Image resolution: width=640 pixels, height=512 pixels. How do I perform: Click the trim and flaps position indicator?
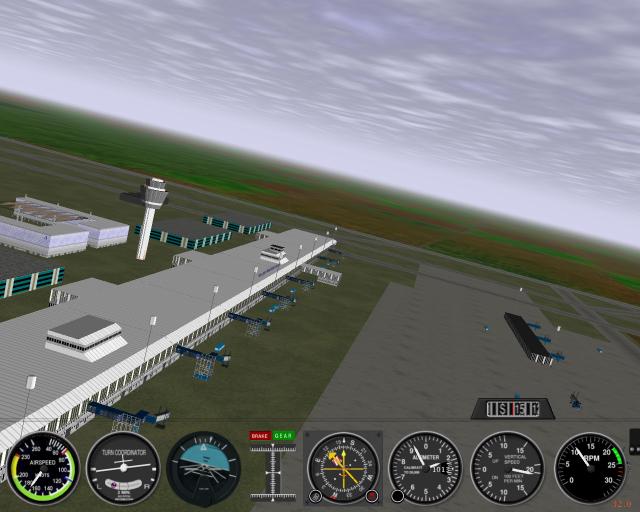pyautogui.click(x=271, y=471)
